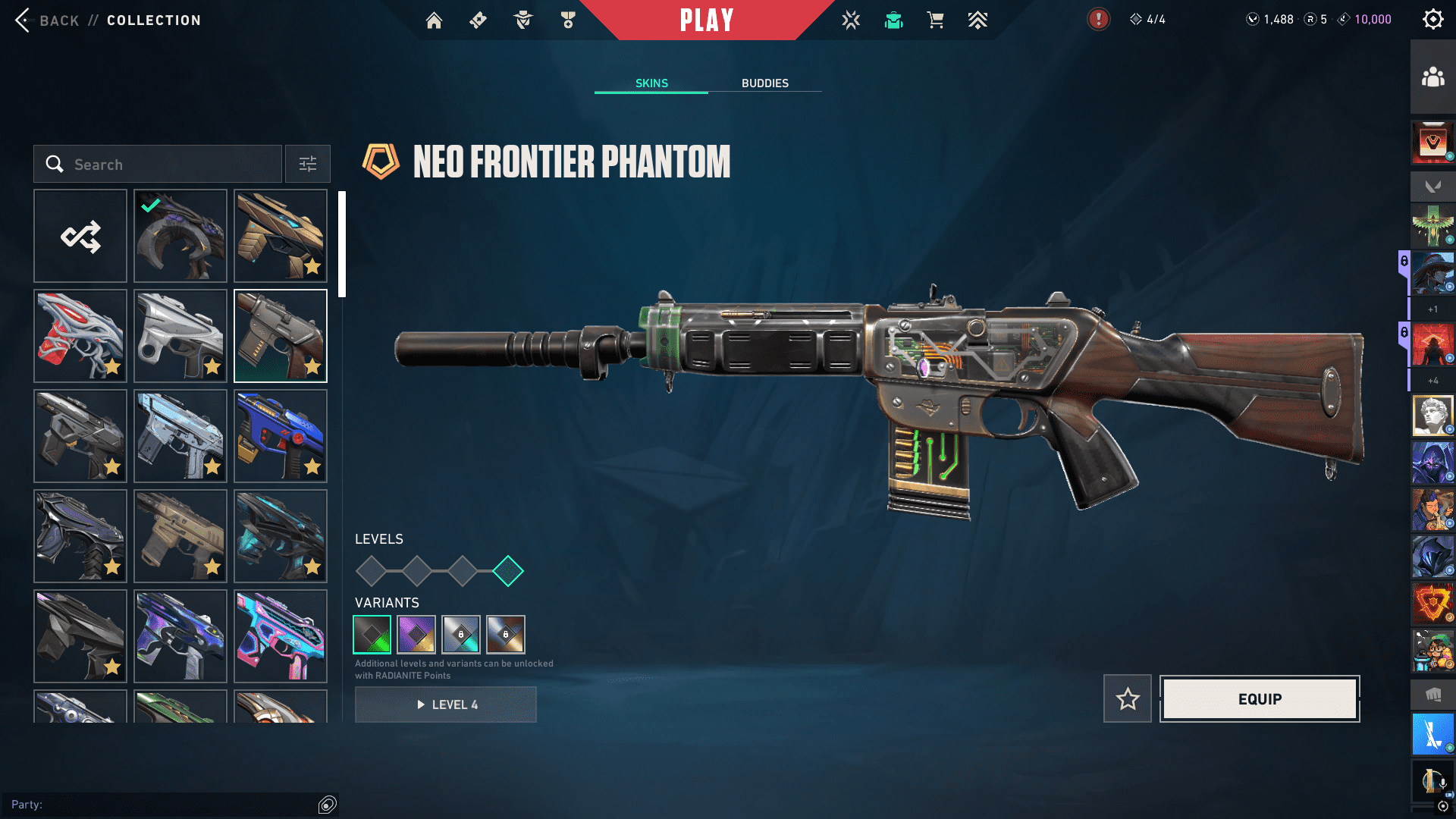The width and height of the screenshot is (1456, 819).
Task: Hit the red PLAY button
Action: 706,20
